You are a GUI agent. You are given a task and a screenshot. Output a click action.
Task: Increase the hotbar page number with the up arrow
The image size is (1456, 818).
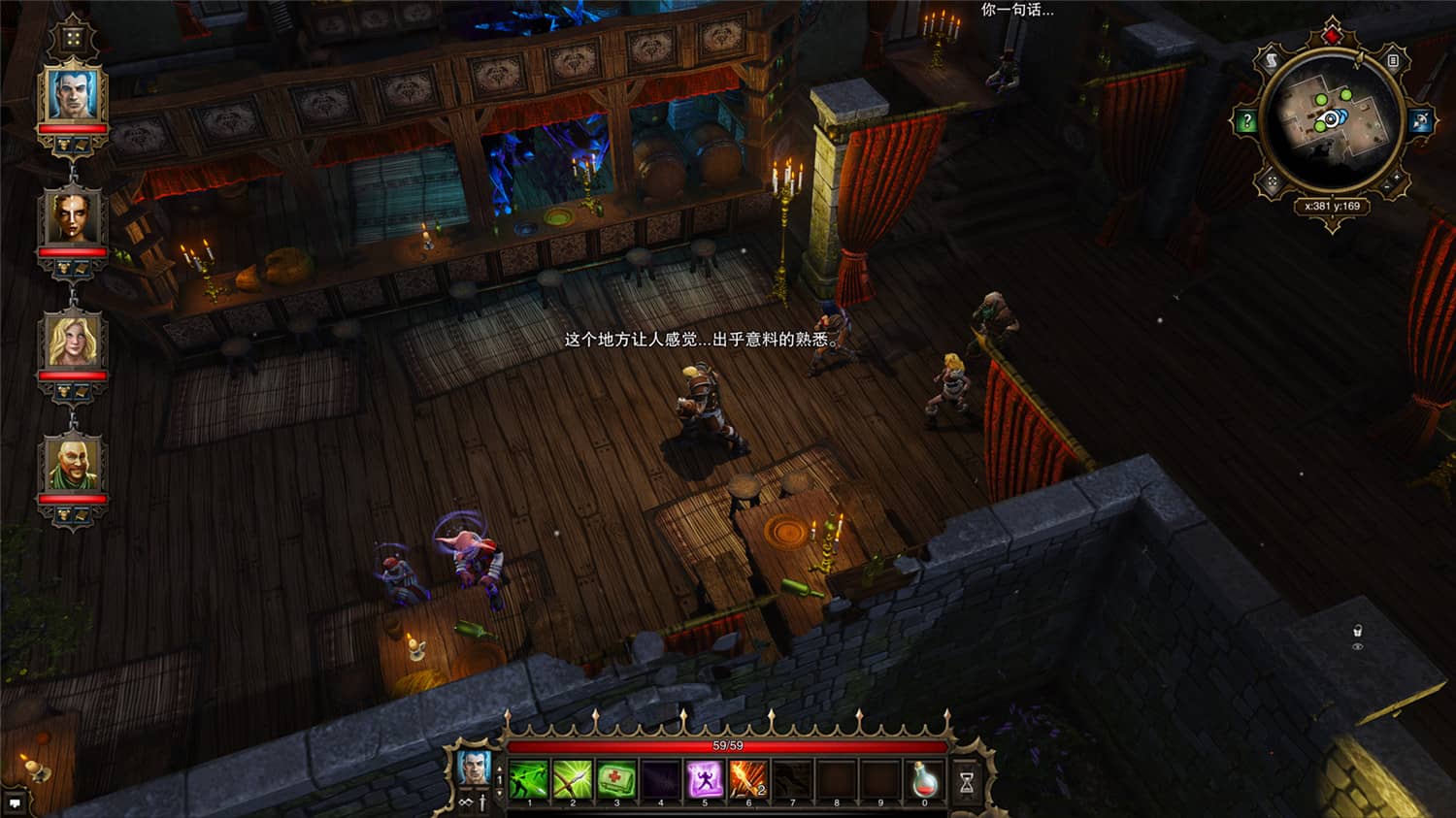point(501,769)
